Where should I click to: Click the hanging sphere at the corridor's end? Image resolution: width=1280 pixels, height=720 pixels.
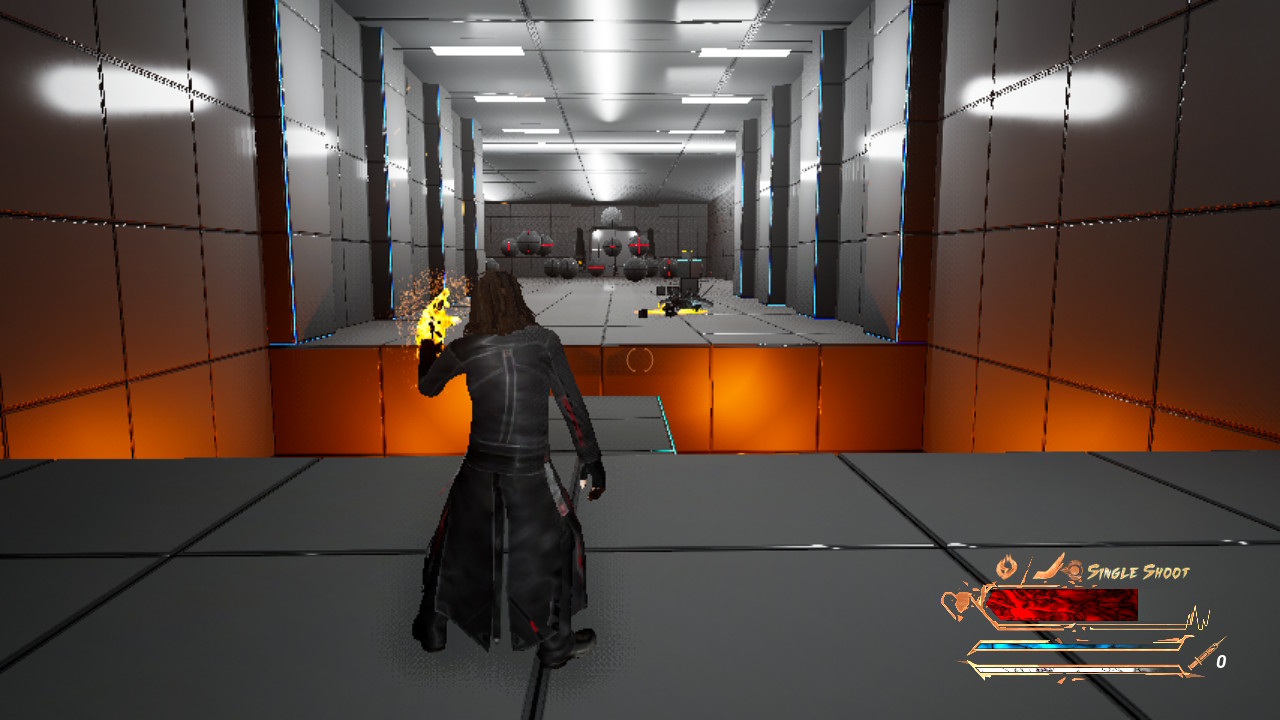(611, 213)
